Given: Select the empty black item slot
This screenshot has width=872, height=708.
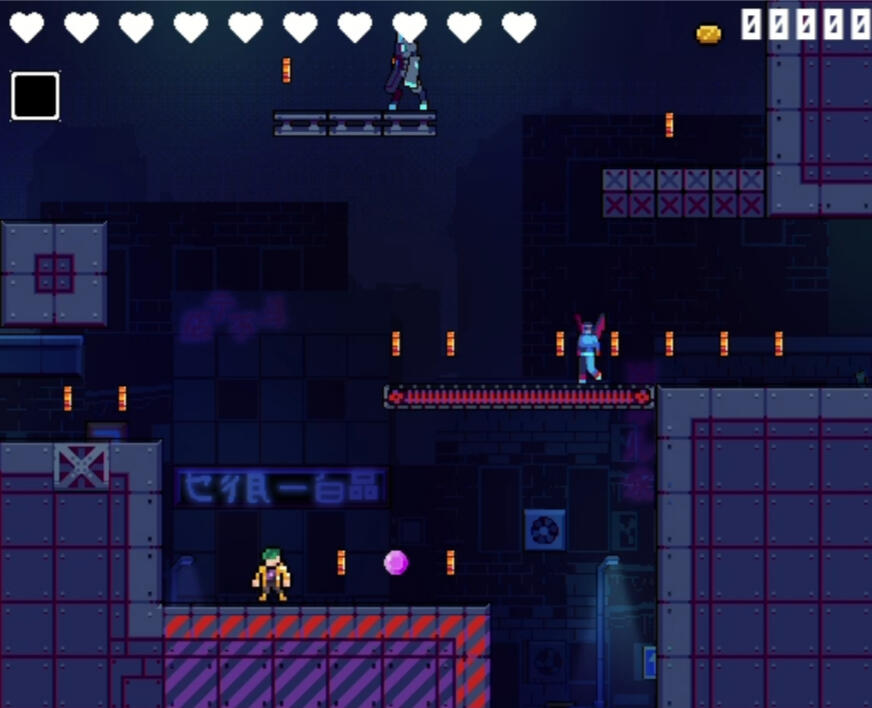Looking at the screenshot, I should (35, 96).
